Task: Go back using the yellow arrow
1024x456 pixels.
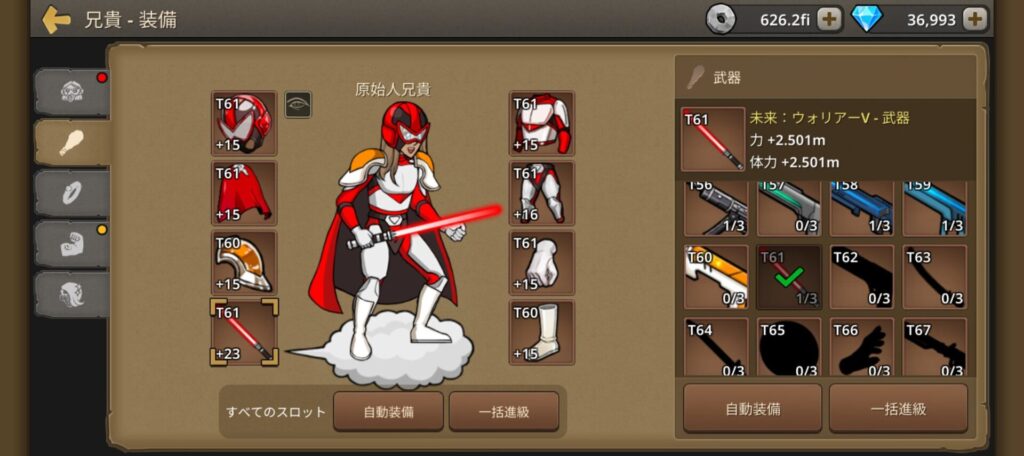Action: coord(56,19)
